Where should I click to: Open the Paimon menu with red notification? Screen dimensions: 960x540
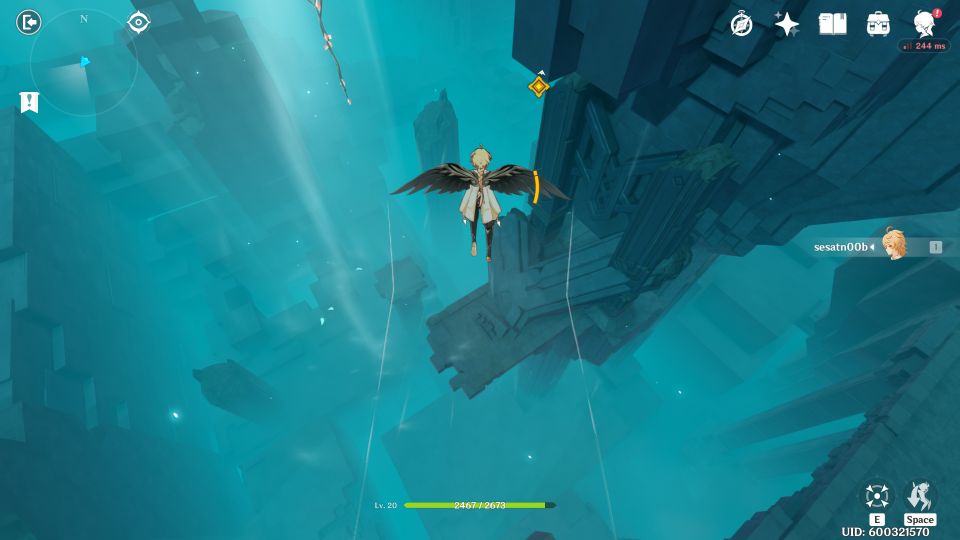tap(925, 23)
